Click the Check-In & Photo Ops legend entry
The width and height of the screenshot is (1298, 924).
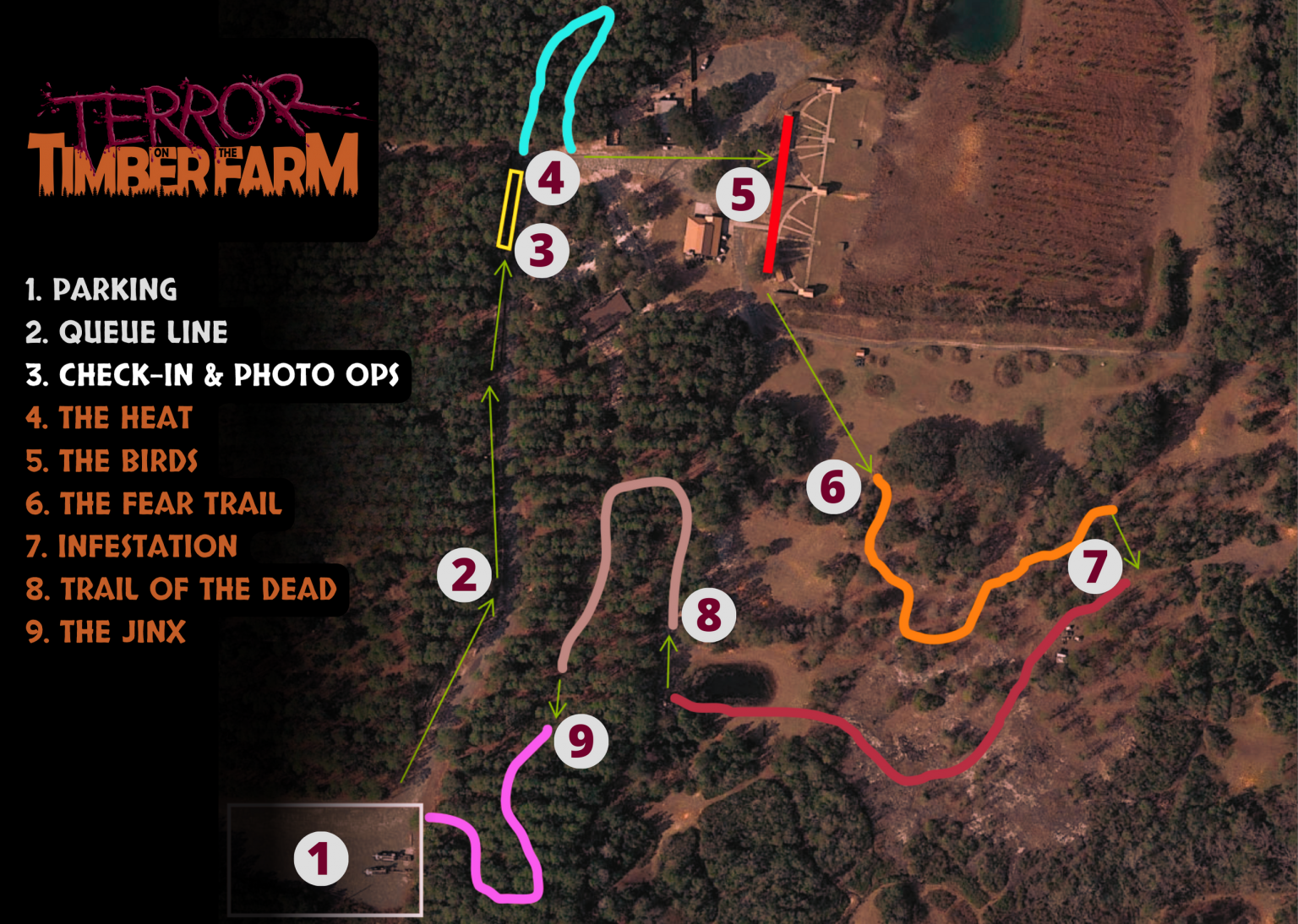(x=212, y=375)
